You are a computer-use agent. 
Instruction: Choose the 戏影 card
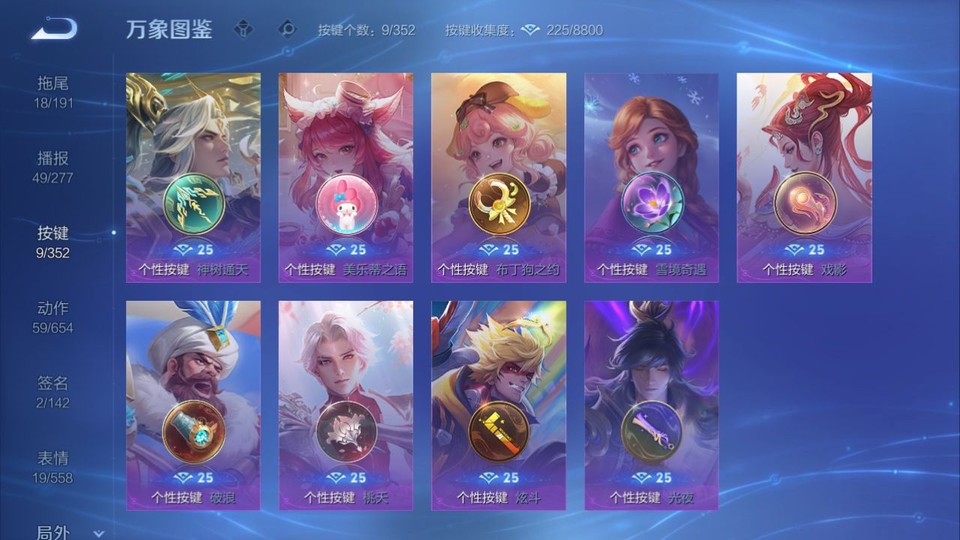[x=804, y=177]
